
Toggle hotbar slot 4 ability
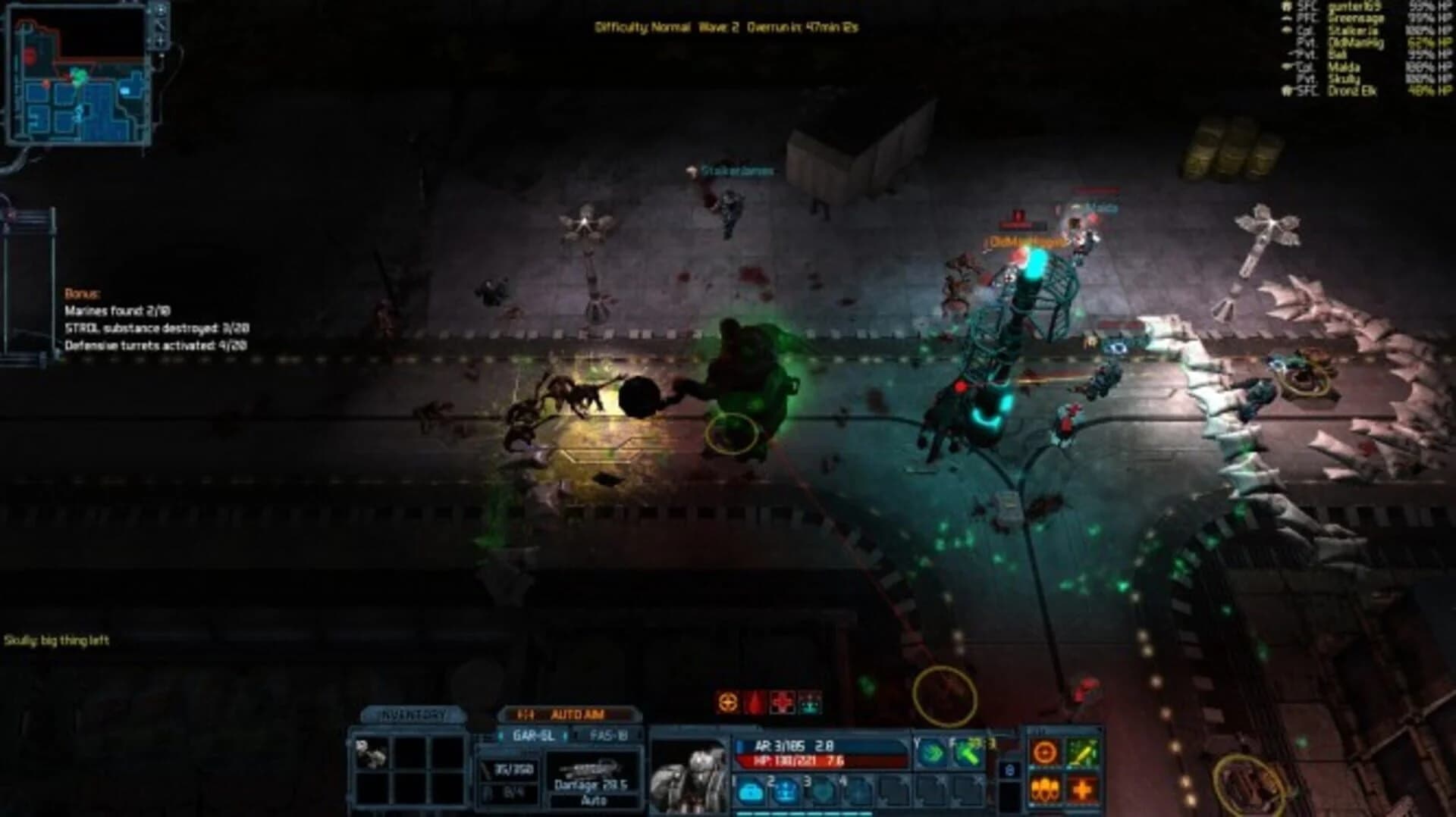(859, 790)
